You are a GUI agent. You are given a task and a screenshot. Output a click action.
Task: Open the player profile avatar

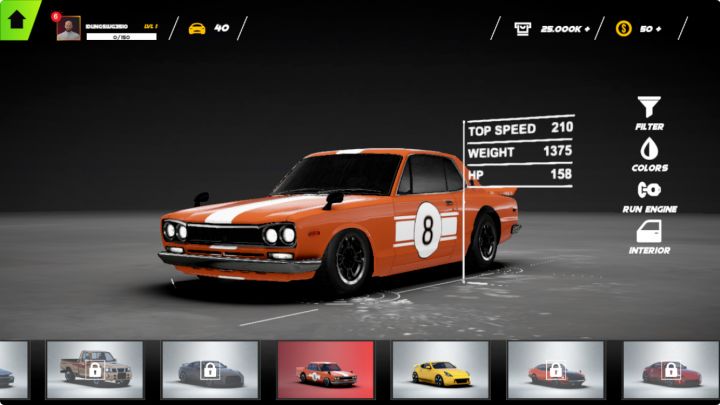point(68,29)
